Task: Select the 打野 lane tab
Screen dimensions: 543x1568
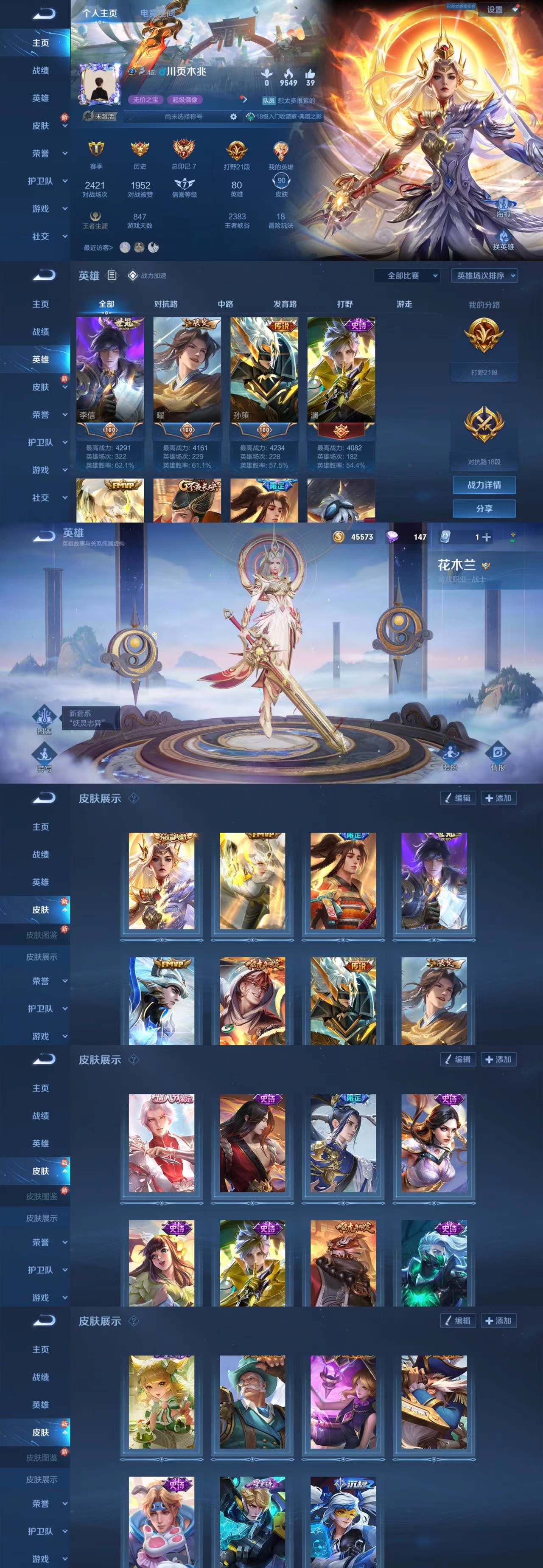Action: [345, 304]
